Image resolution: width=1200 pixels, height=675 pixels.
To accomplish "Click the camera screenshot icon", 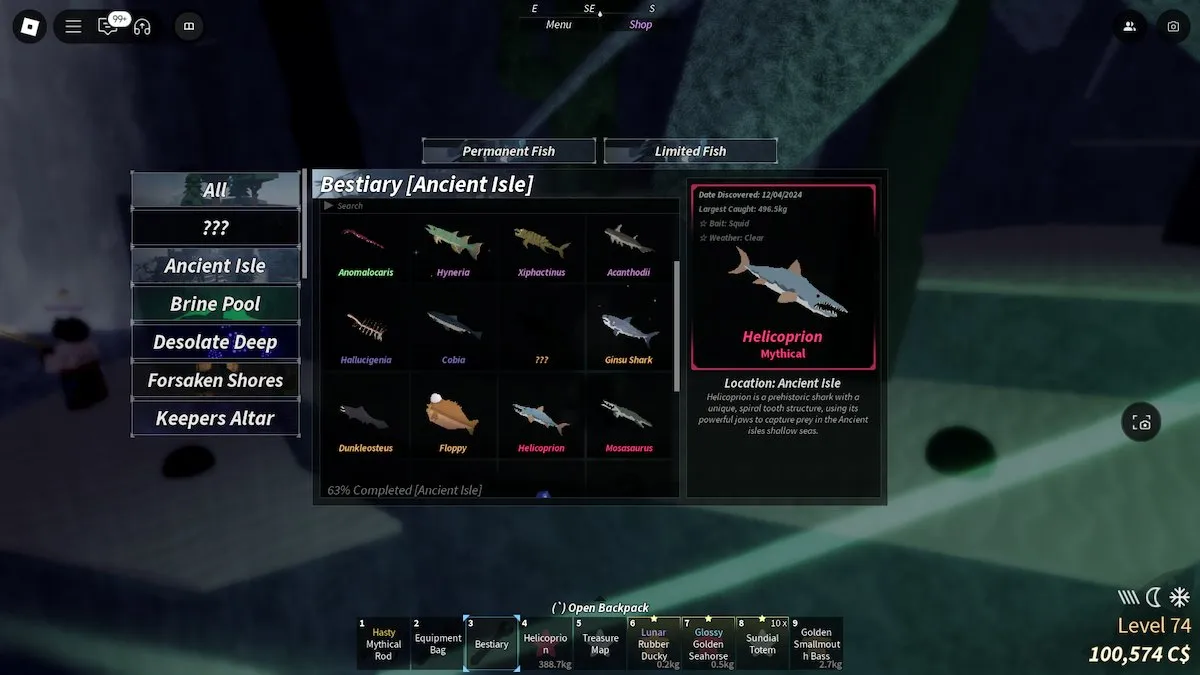I will pyautogui.click(x=1173, y=27).
